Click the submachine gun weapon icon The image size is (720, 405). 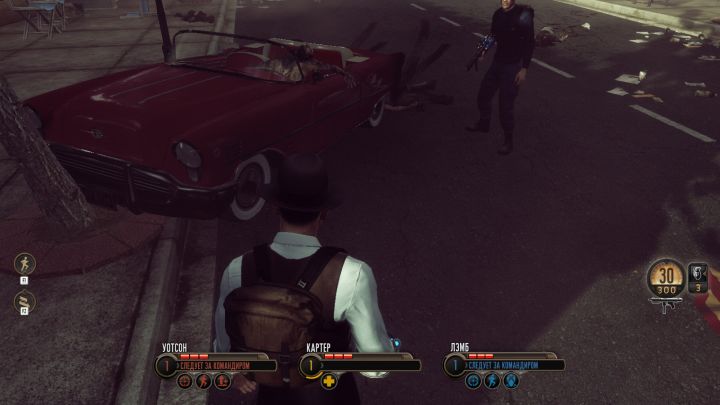(x=666, y=305)
